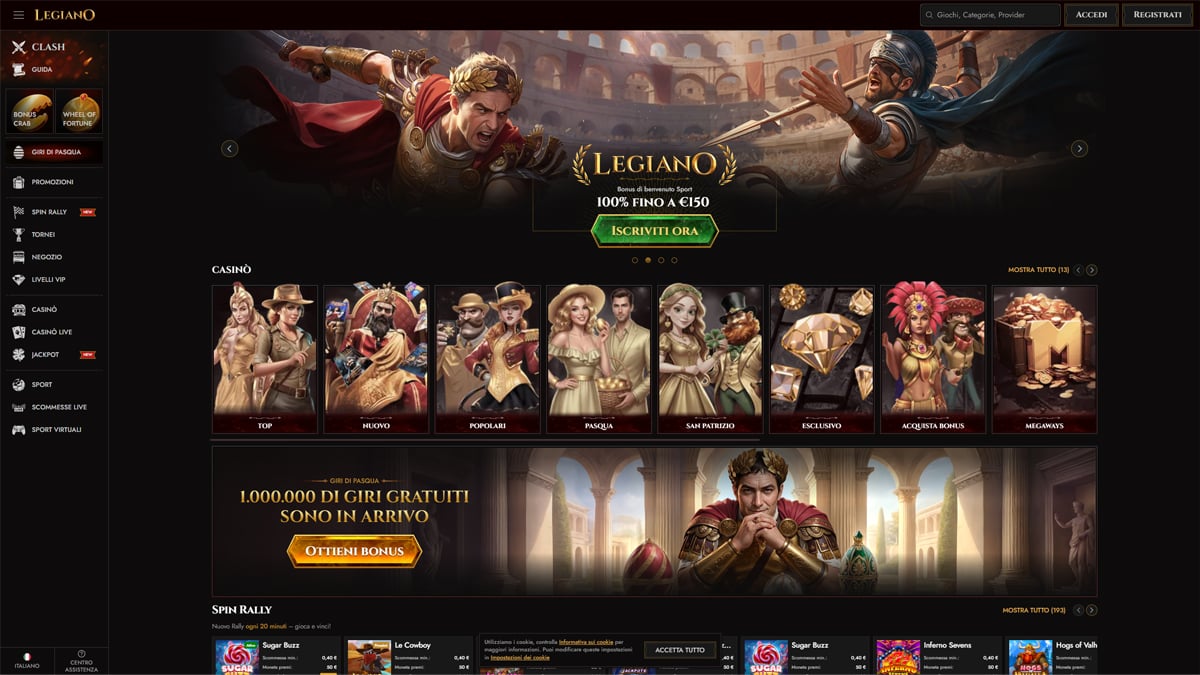
Task: Show the previous hero banner slide
Action: (229, 149)
